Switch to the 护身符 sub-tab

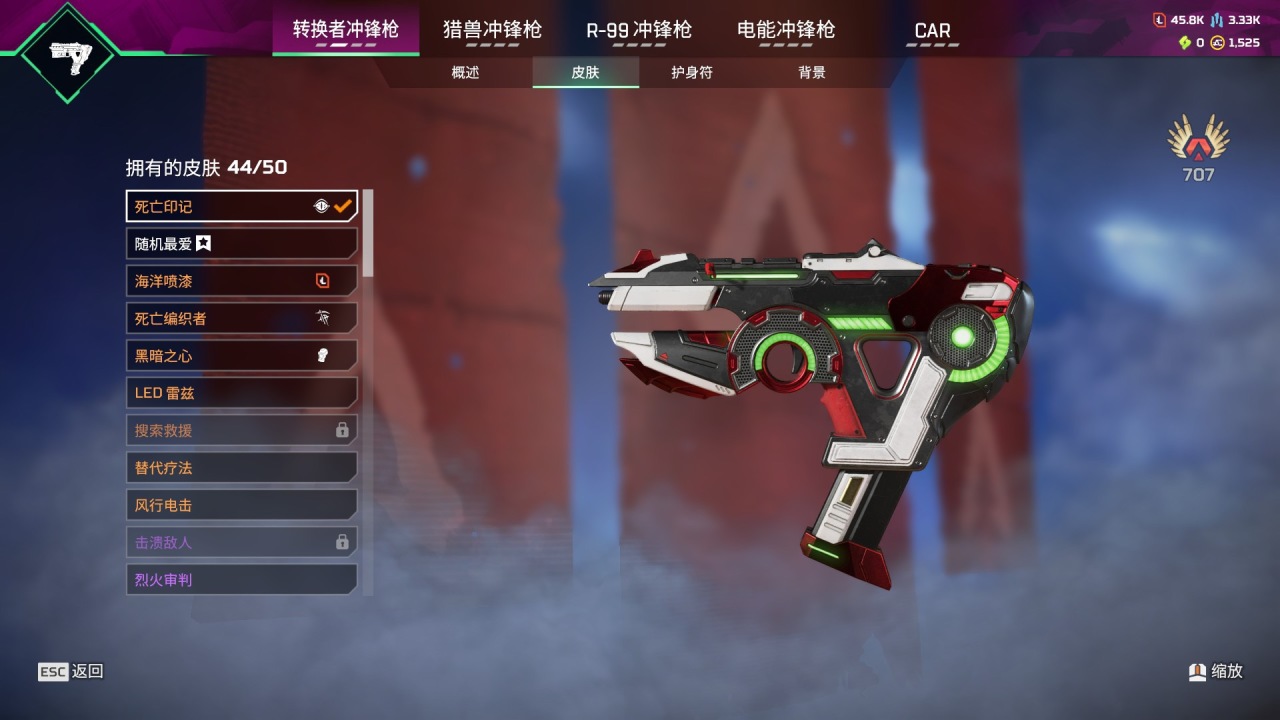692,73
